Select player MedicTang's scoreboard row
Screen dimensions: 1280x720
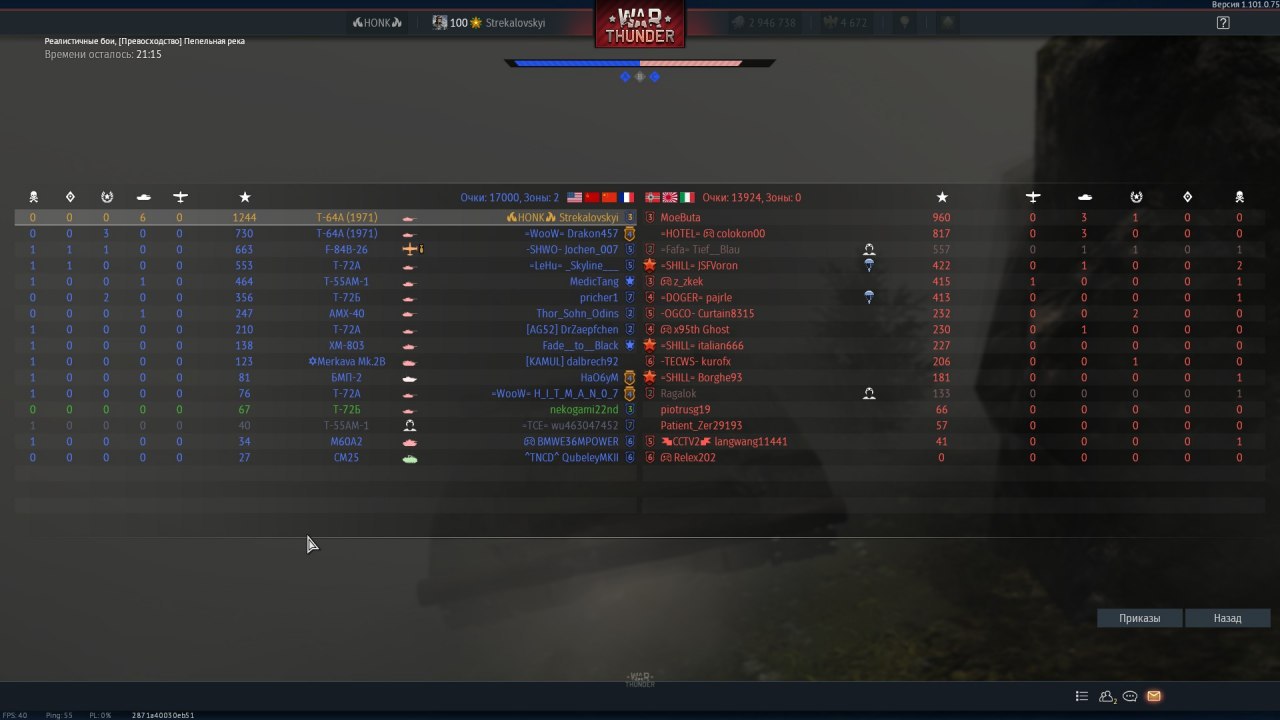click(x=594, y=281)
